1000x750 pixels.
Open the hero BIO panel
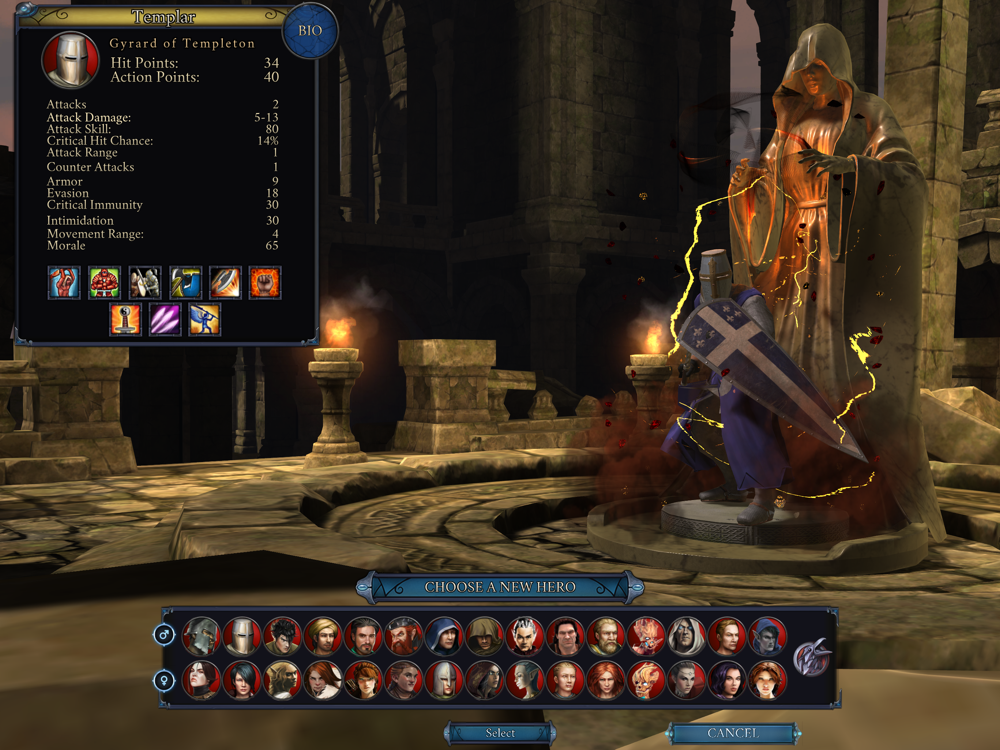click(x=310, y=31)
